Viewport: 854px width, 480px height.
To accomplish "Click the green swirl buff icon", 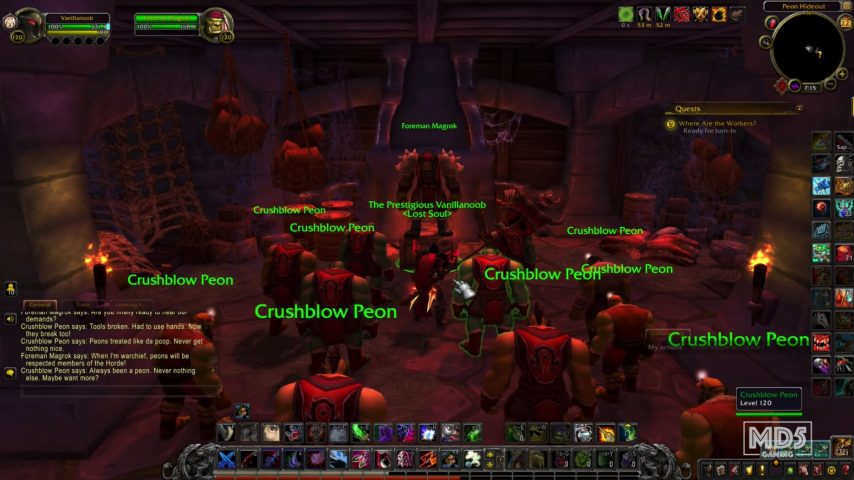I will pyautogui.click(x=626, y=14).
